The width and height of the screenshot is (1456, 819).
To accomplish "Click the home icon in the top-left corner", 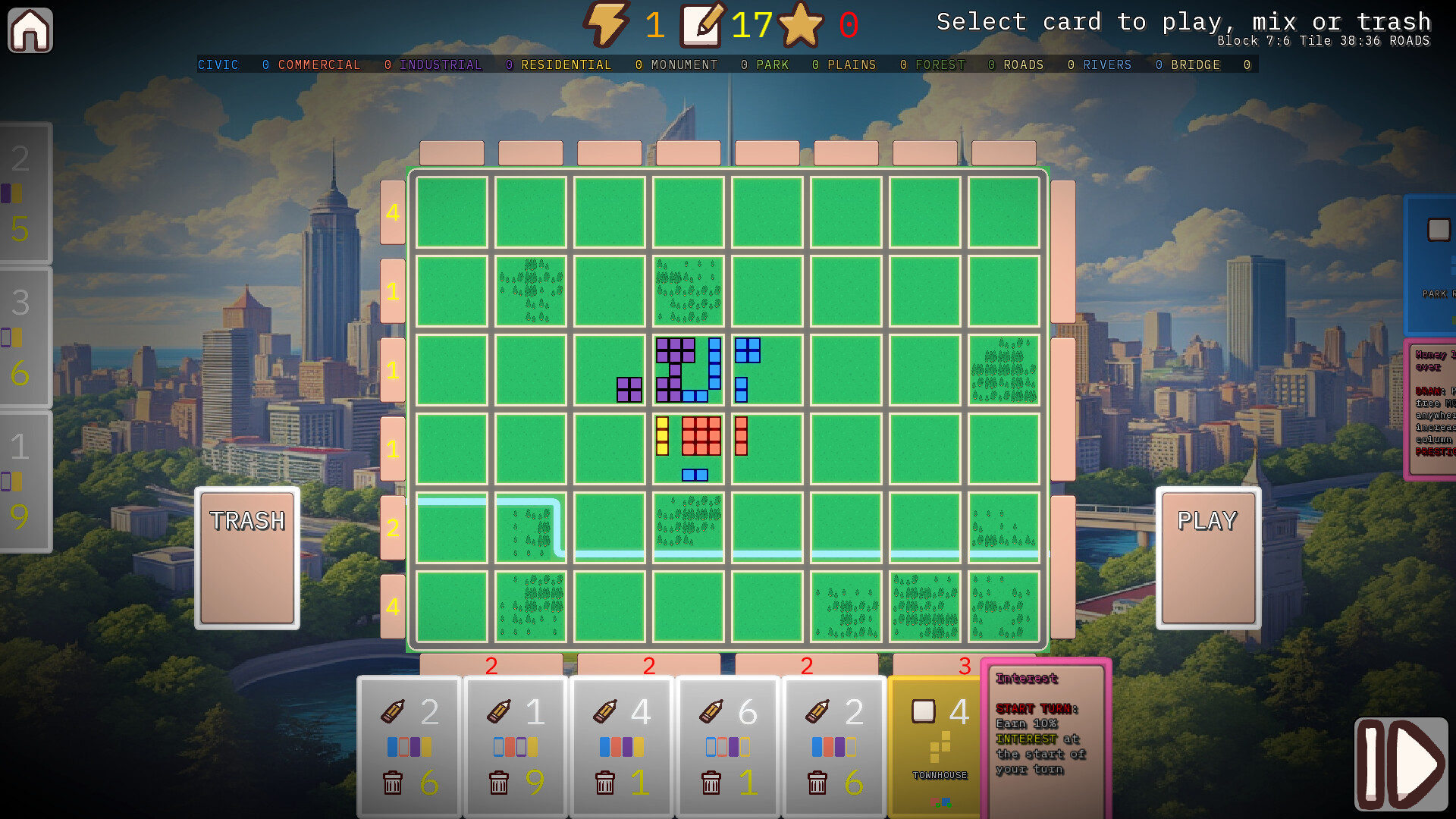I will click(x=30, y=30).
